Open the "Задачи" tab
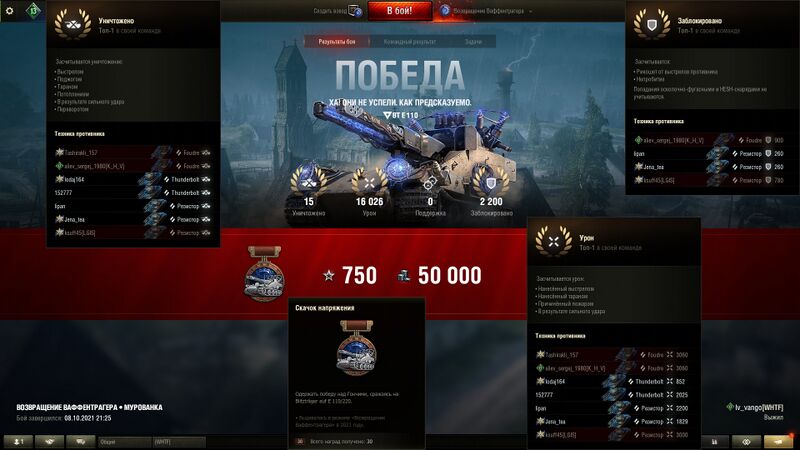Image resolution: width=800 pixels, height=450 pixels. click(x=472, y=42)
